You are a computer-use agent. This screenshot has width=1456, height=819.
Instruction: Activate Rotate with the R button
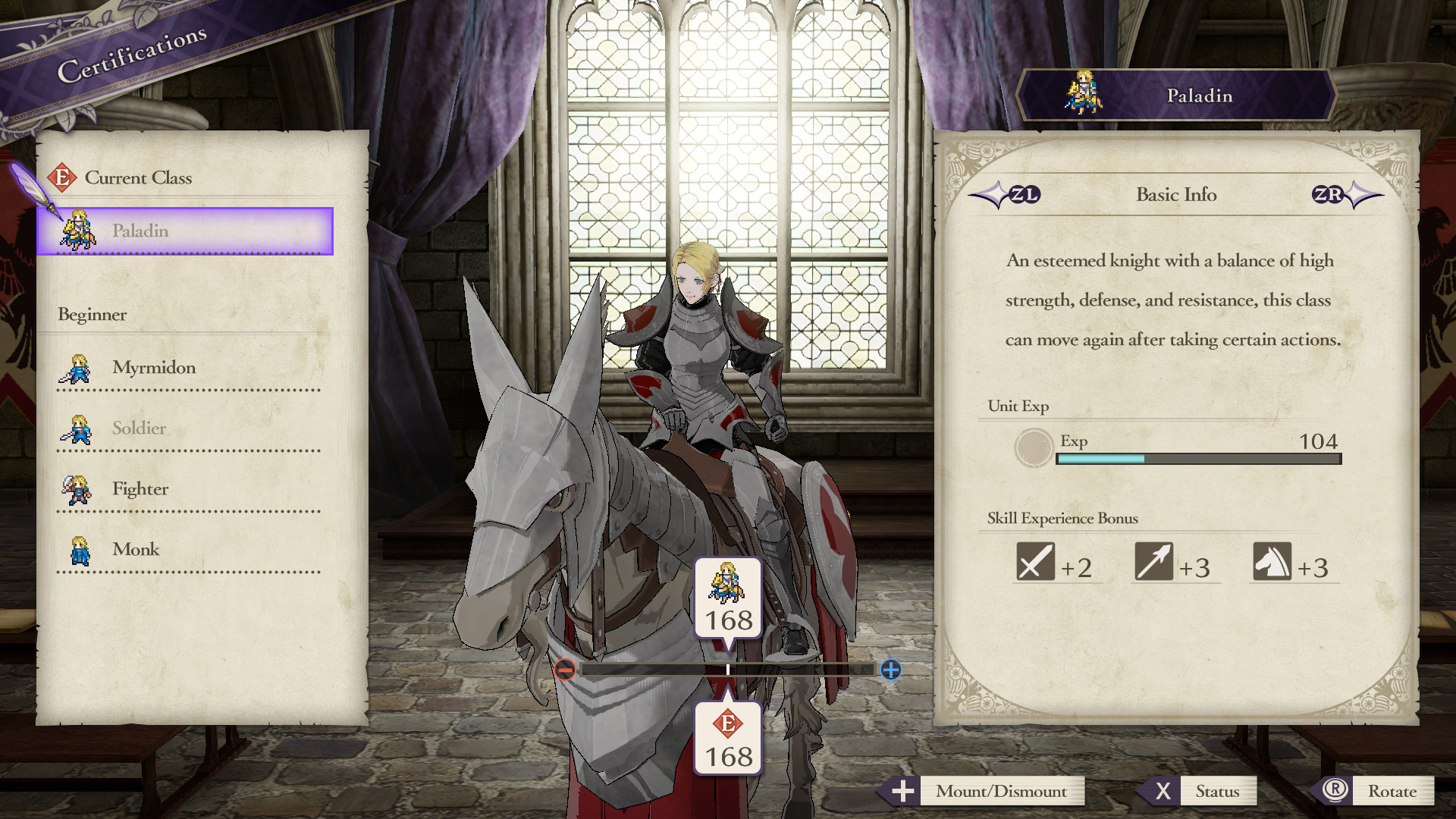click(1394, 791)
